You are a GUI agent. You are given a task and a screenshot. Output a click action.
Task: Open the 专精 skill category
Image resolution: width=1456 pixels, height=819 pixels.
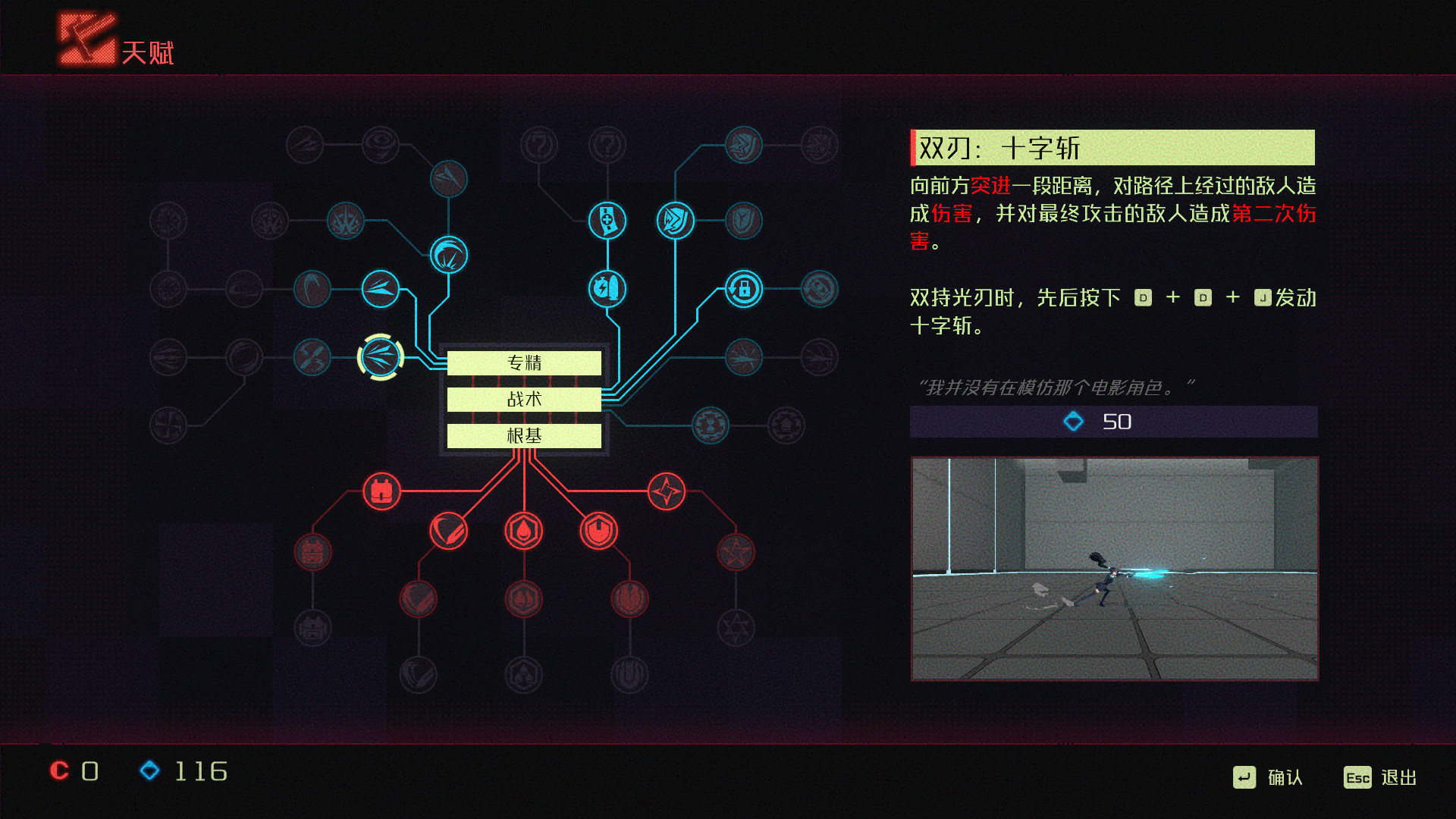[x=525, y=363]
